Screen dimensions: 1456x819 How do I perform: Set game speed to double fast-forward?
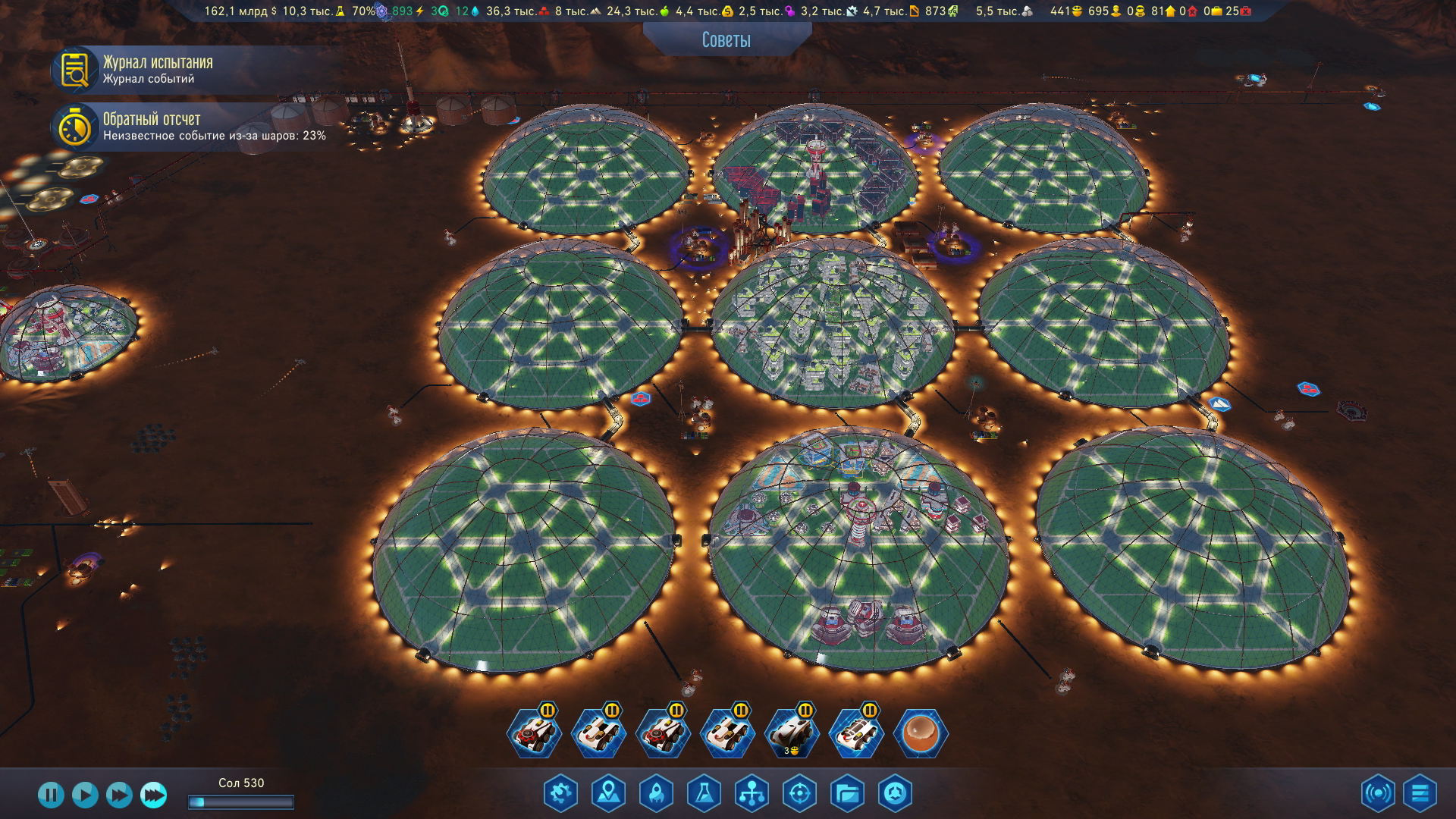pos(119,795)
